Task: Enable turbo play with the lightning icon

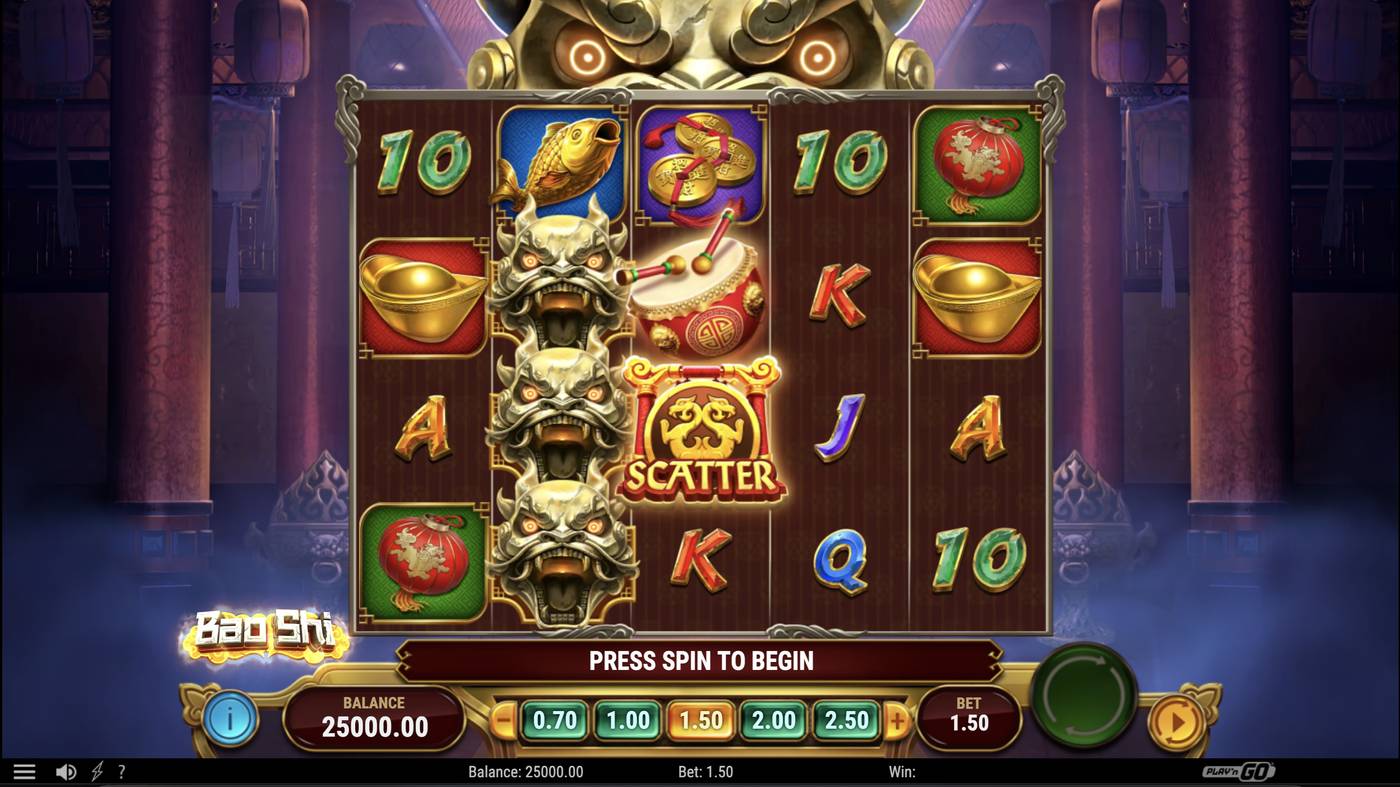Action: coord(95,770)
